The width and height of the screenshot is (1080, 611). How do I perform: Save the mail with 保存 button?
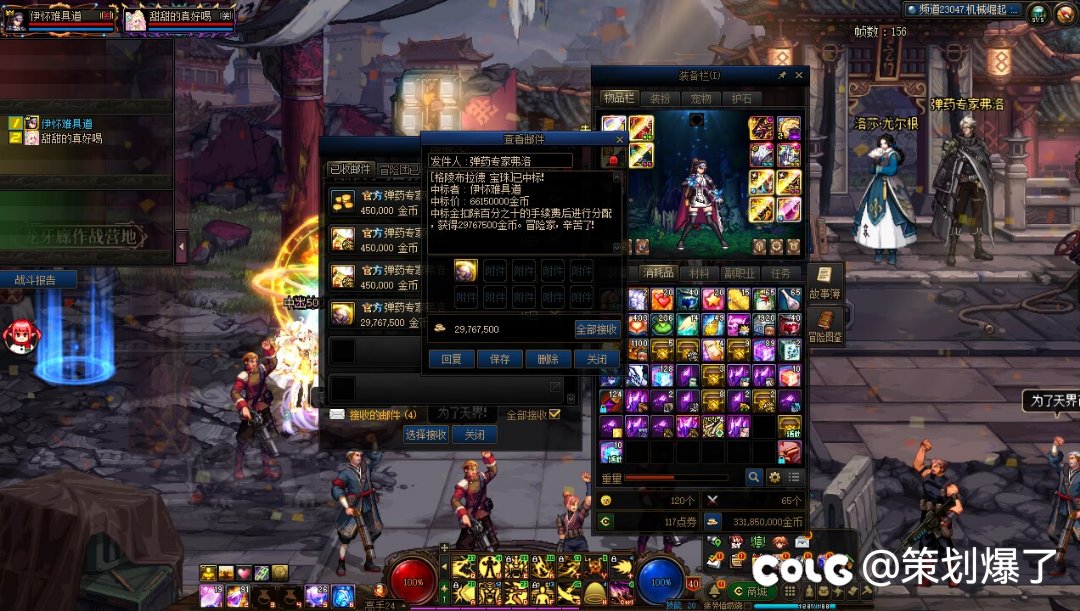point(499,359)
